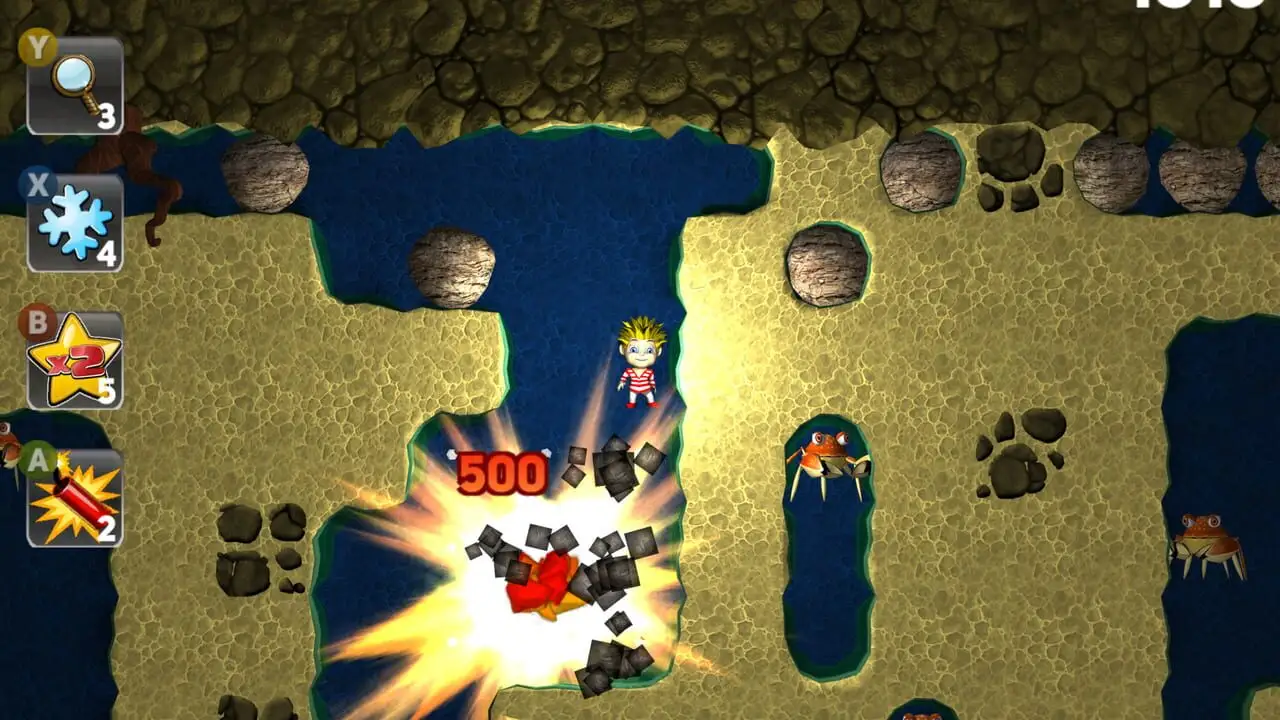Trigger the dynamite explosion power-up
Viewport: 1280px width, 720px height.
[x=75, y=498]
